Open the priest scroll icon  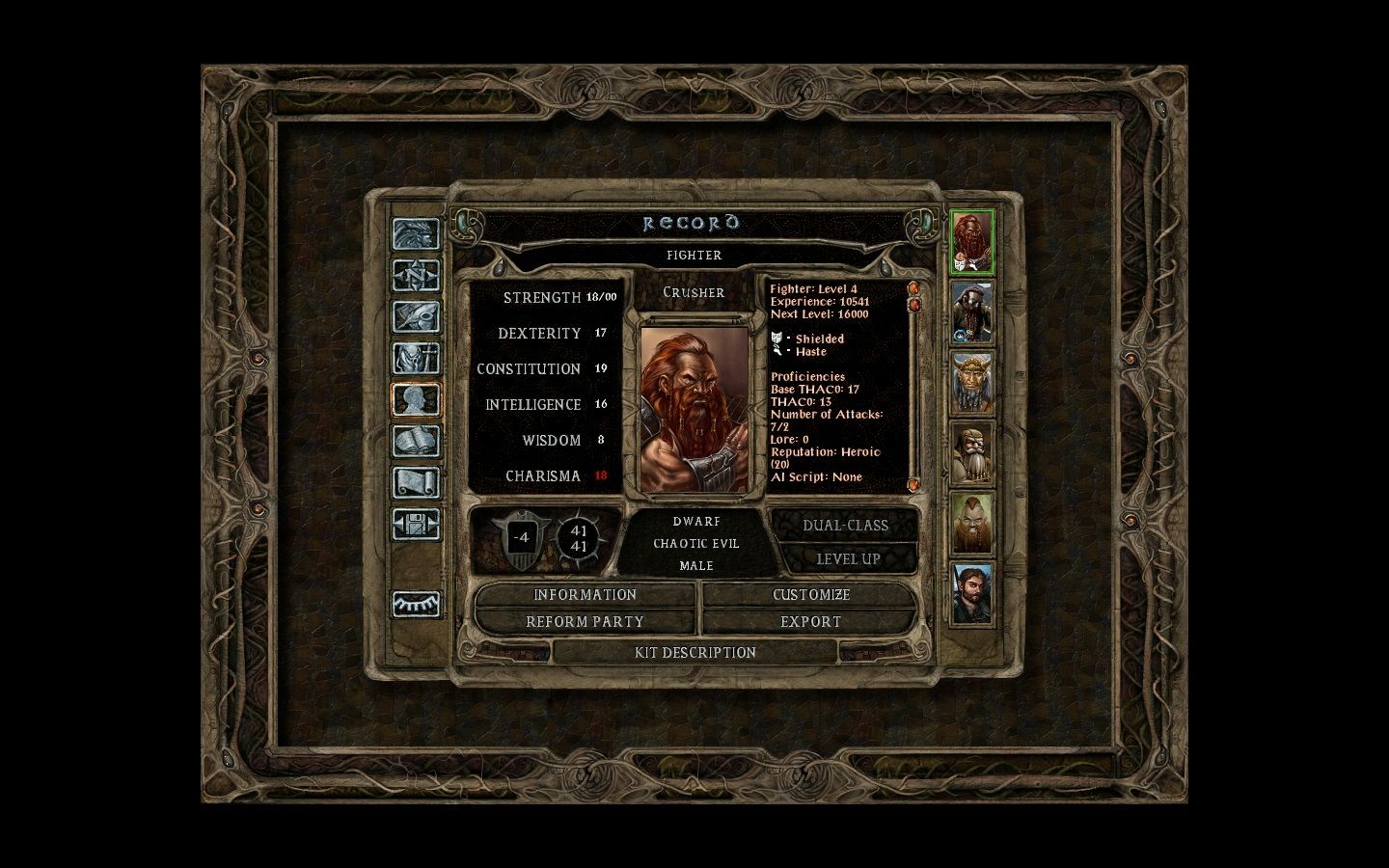(416, 482)
